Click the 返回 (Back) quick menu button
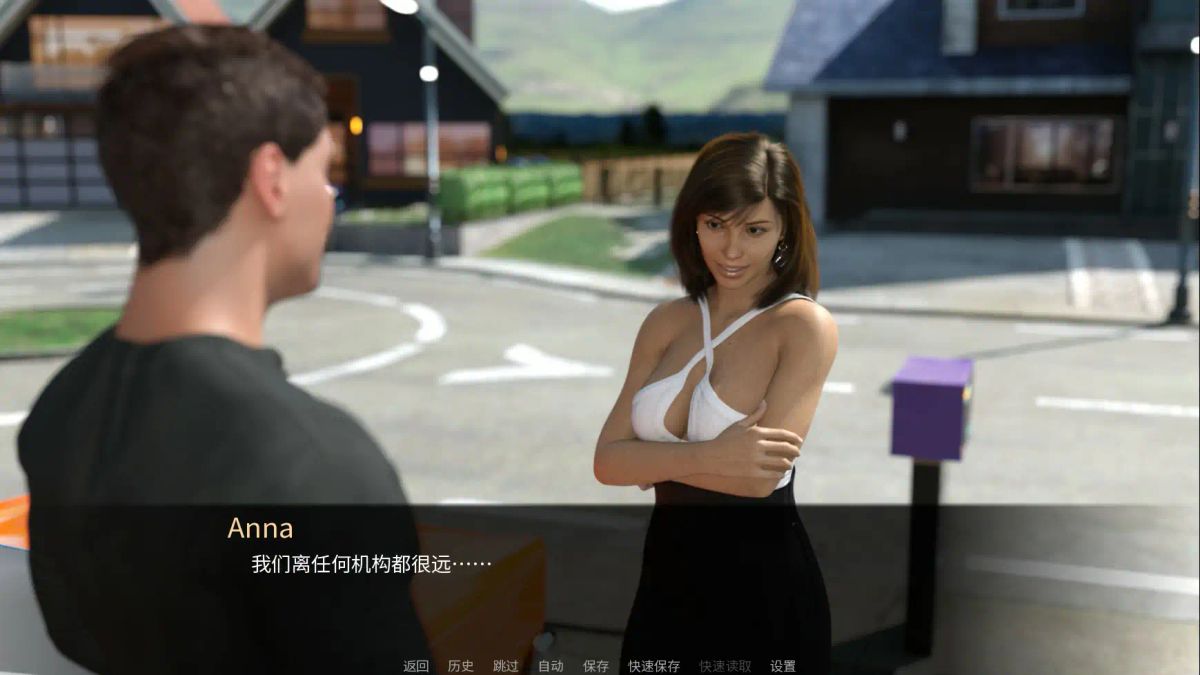 point(416,666)
